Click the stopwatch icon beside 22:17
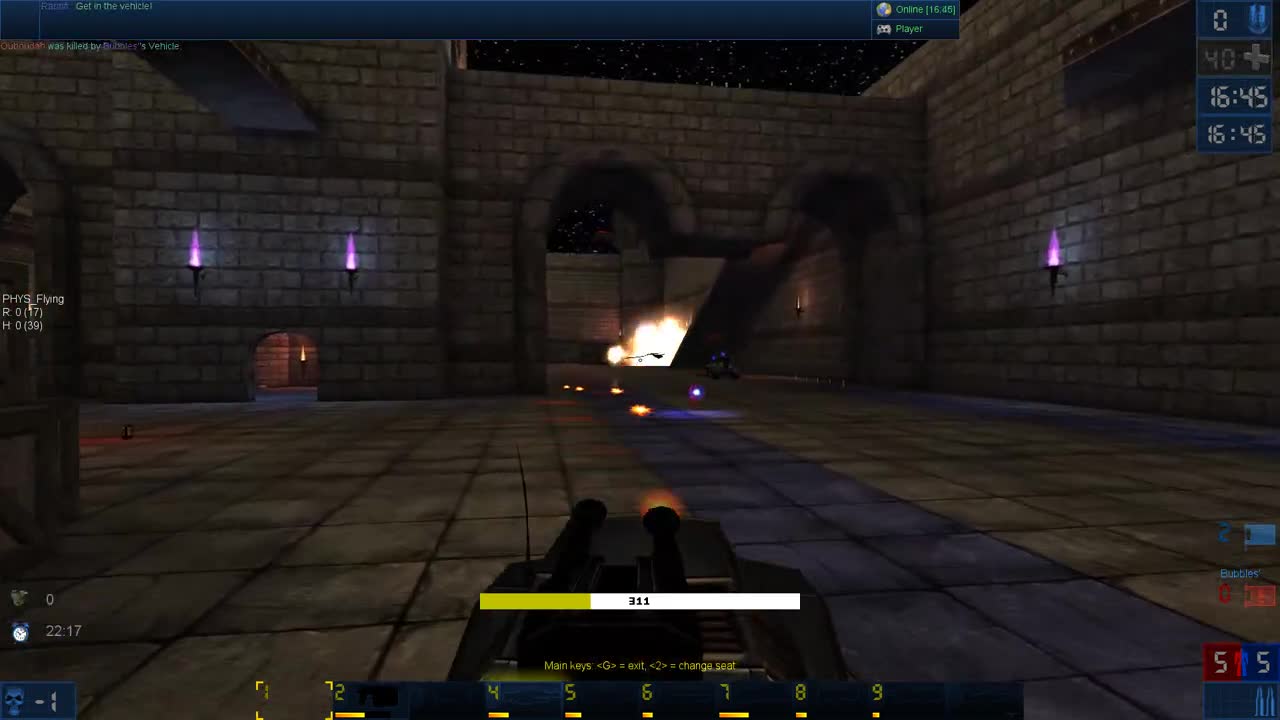 [20, 631]
